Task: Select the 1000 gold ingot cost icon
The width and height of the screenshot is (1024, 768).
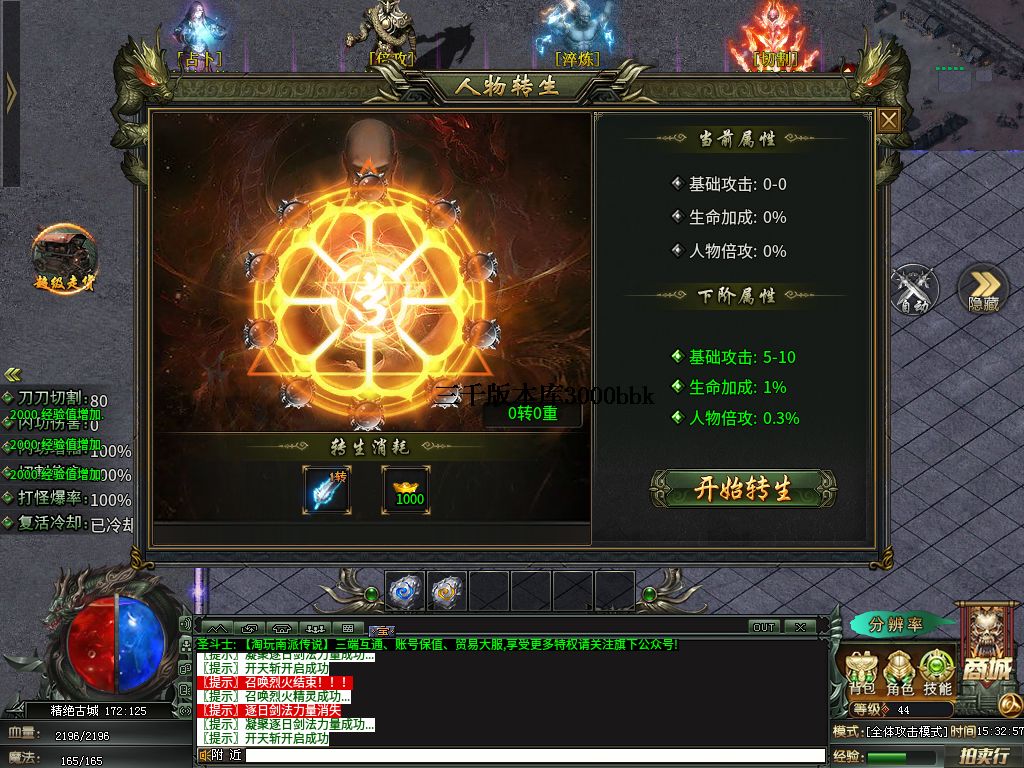Action: tap(406, 490)
